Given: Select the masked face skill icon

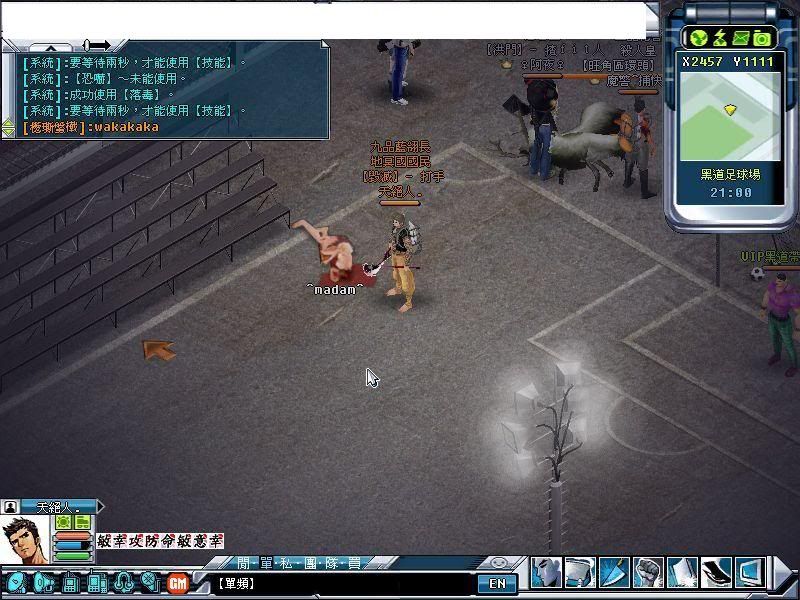Looking at the screenshot, I should 546,573.
